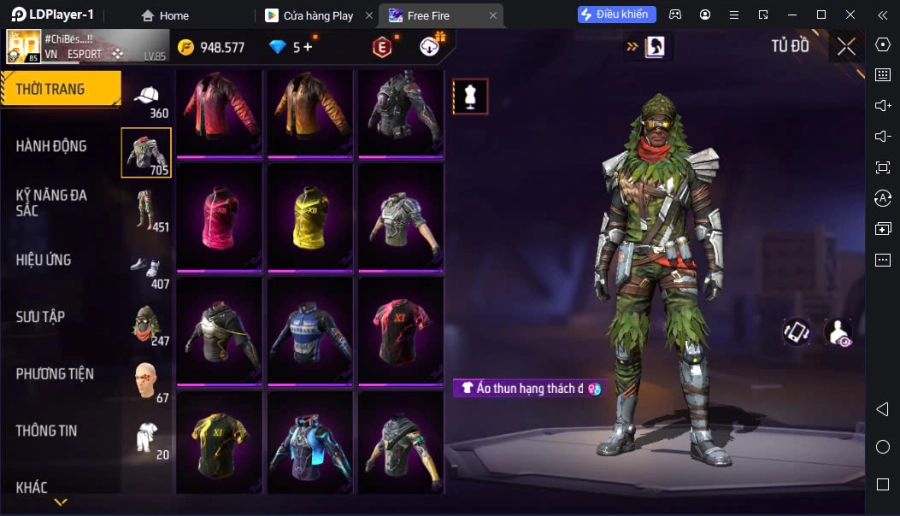Select the solid yellow sleeveless jersey

tap(311, 216)
